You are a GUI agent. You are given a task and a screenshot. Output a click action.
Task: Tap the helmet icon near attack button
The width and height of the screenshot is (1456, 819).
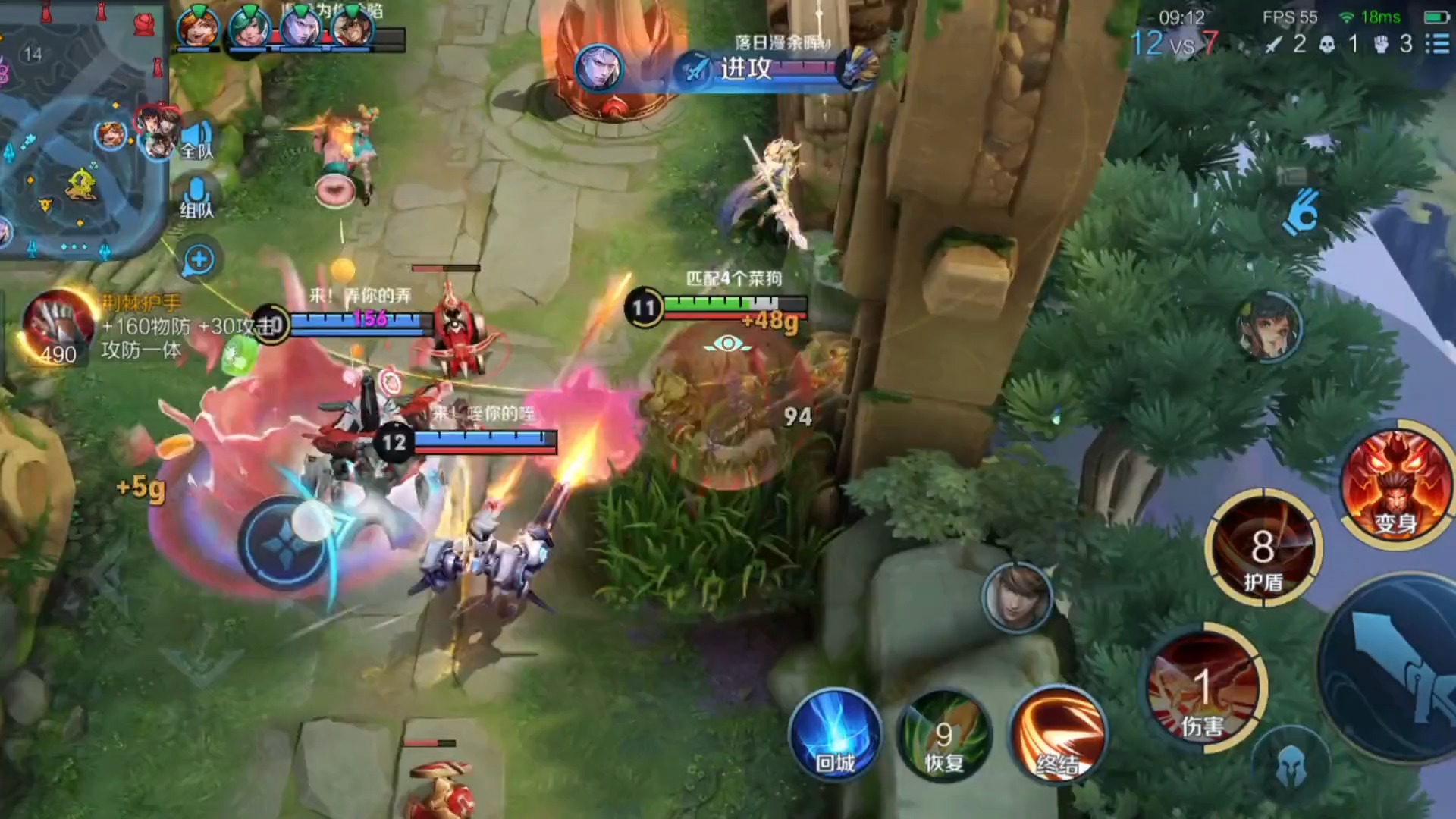coord(1290,766)
